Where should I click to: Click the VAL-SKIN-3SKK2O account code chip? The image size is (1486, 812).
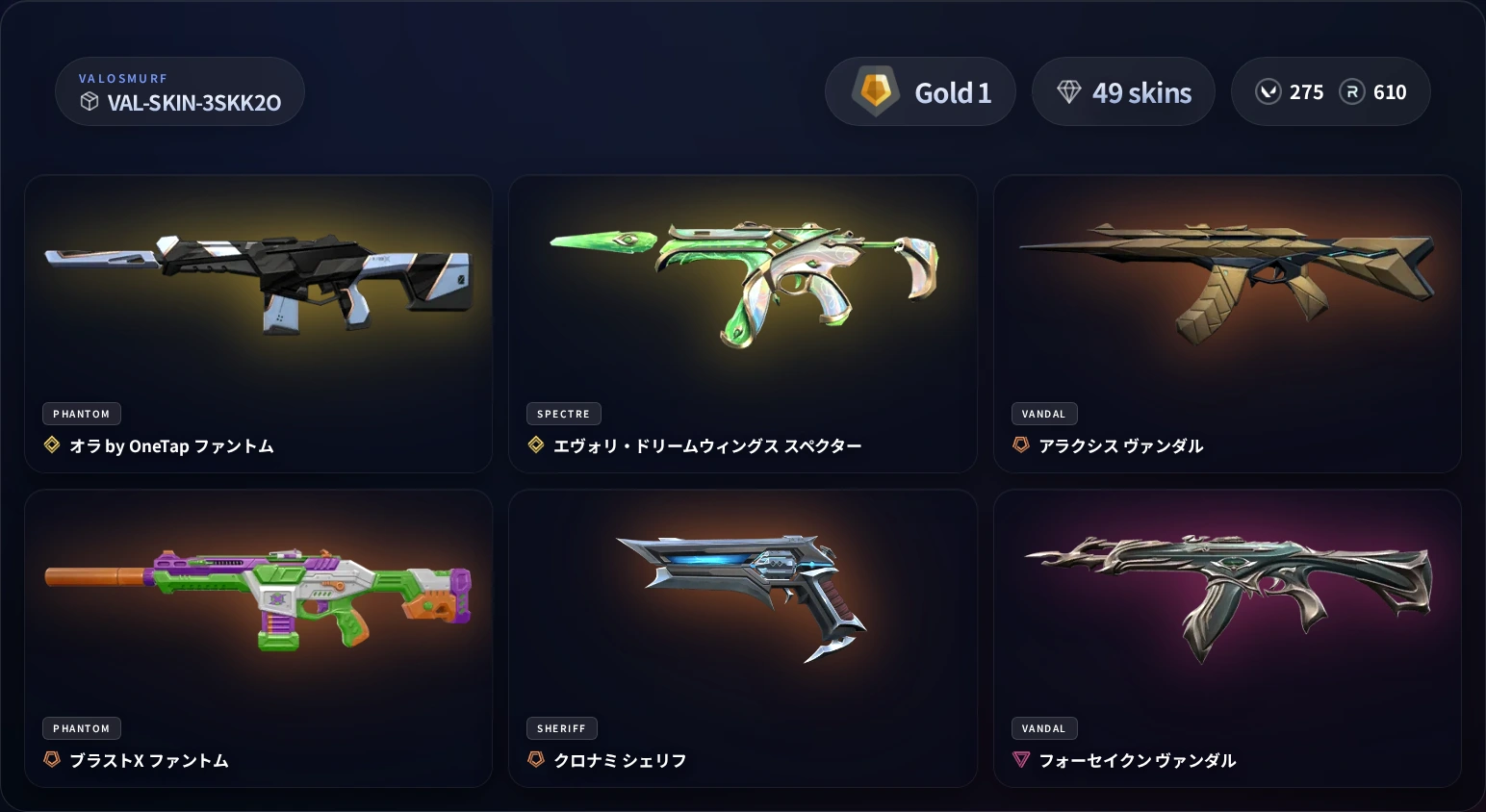tap(180, 91)
